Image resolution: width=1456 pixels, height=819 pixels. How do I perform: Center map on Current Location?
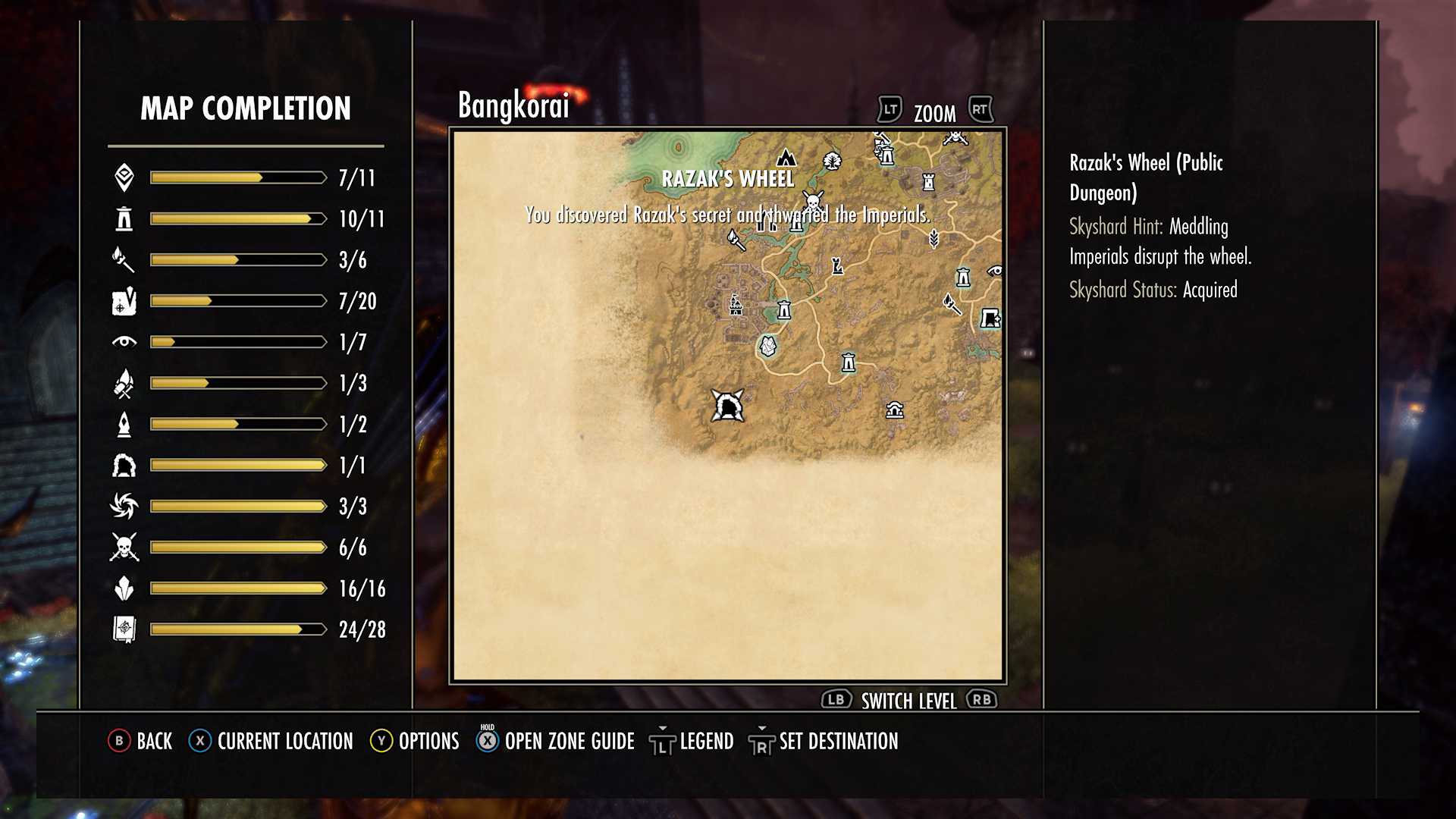(271, 741)
